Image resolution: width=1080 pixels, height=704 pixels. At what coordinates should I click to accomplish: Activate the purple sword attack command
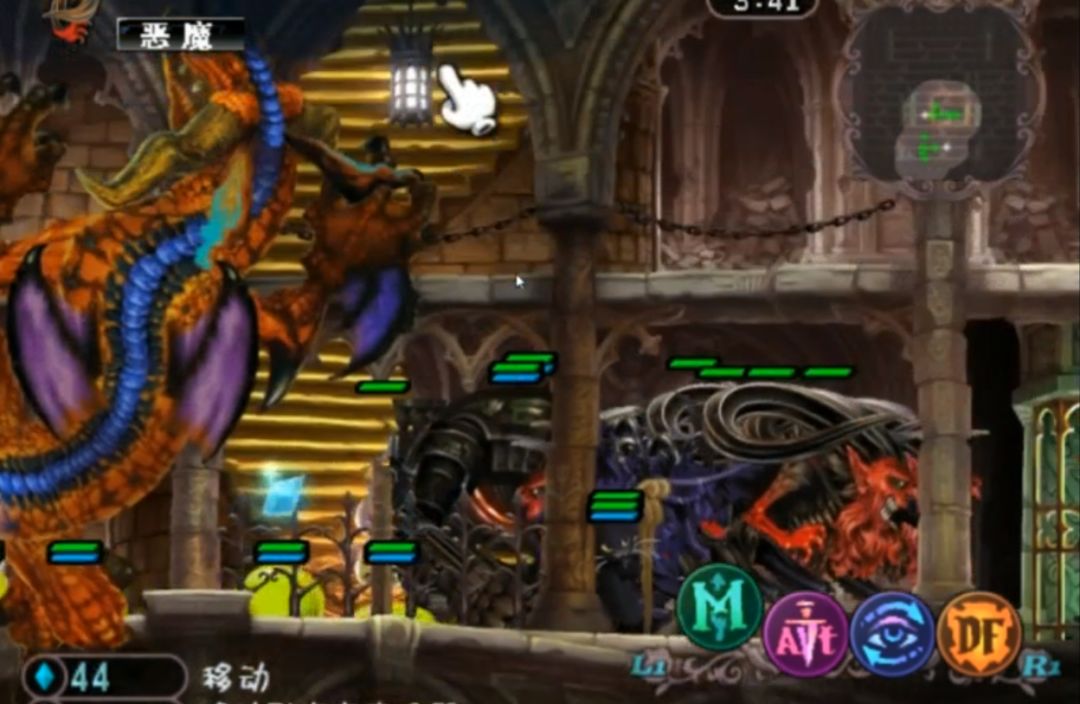click(x=806, y=634)
